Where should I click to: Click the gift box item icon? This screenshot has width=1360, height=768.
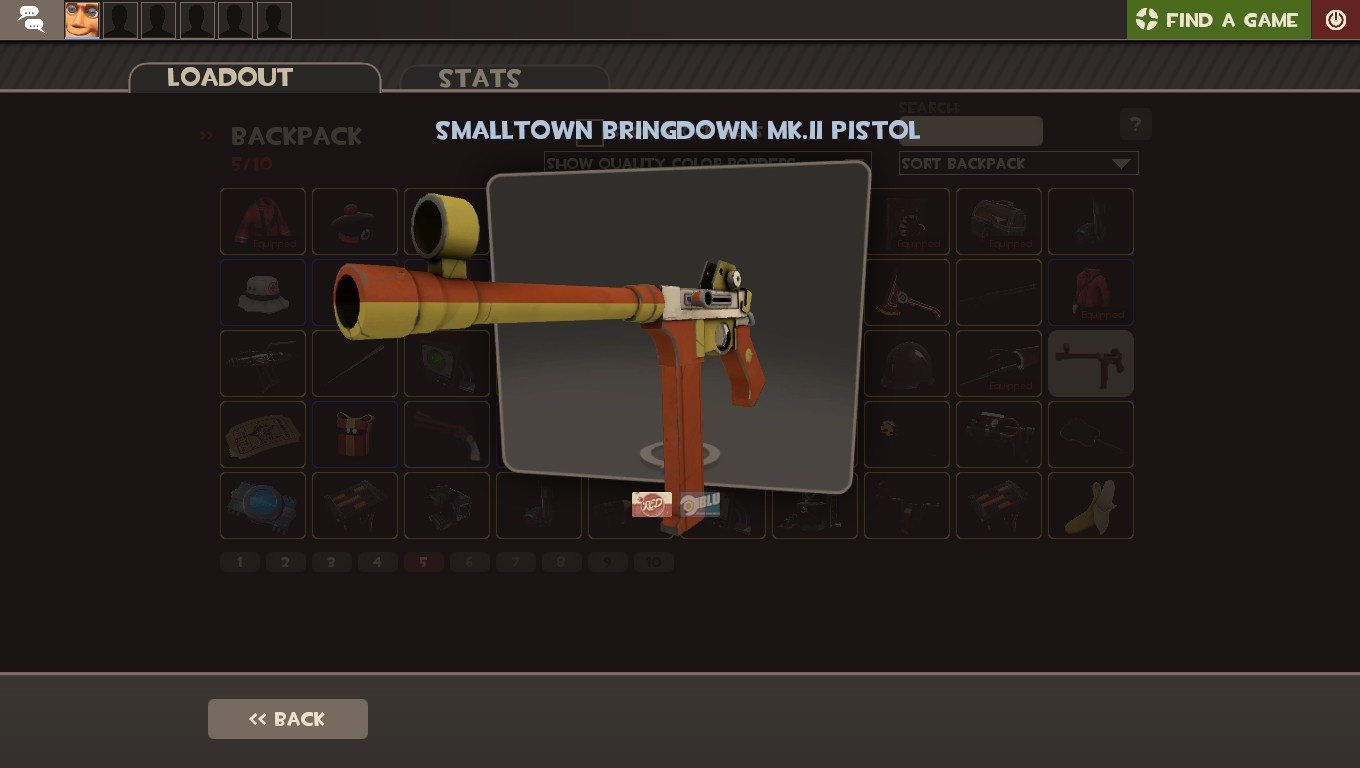tap(355, 434)
